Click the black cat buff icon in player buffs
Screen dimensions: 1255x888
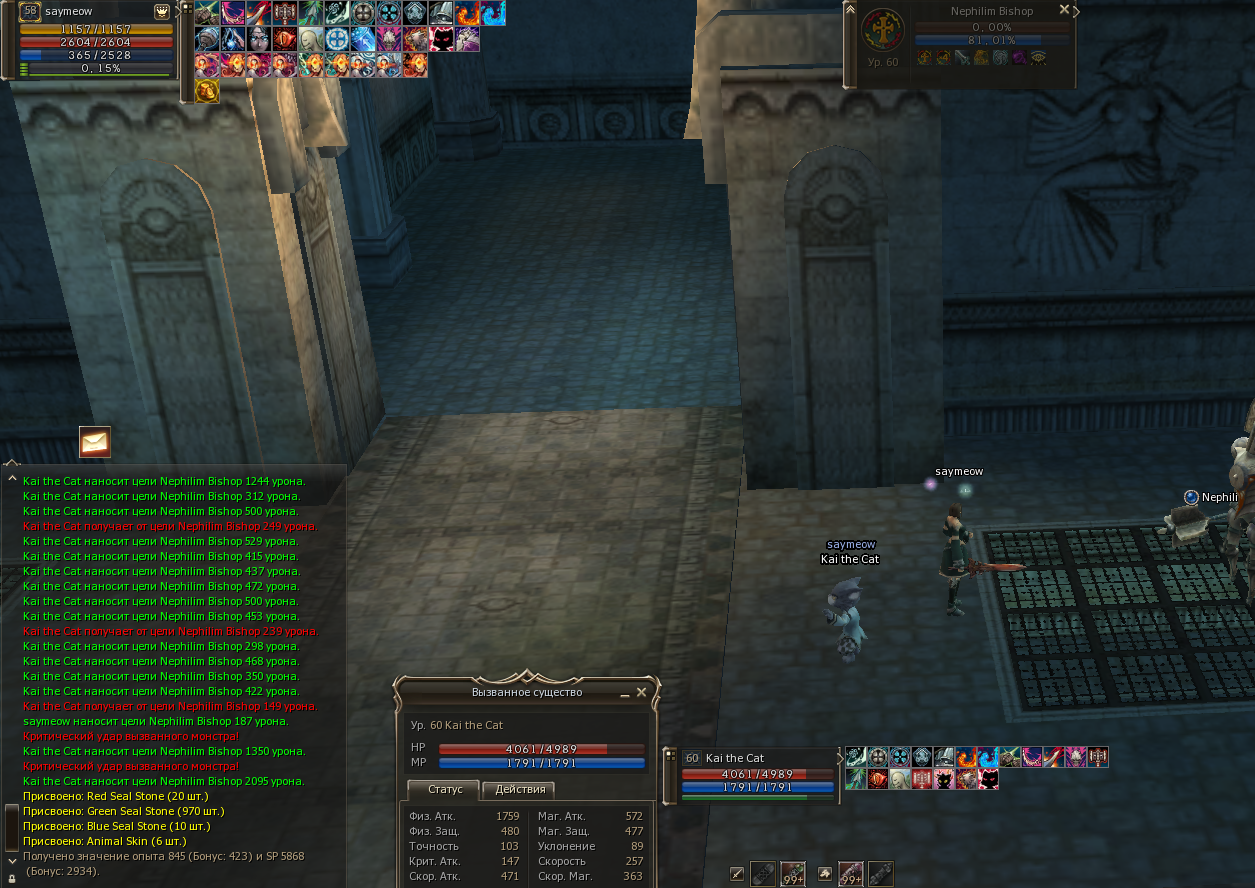(x=442, y=40)
